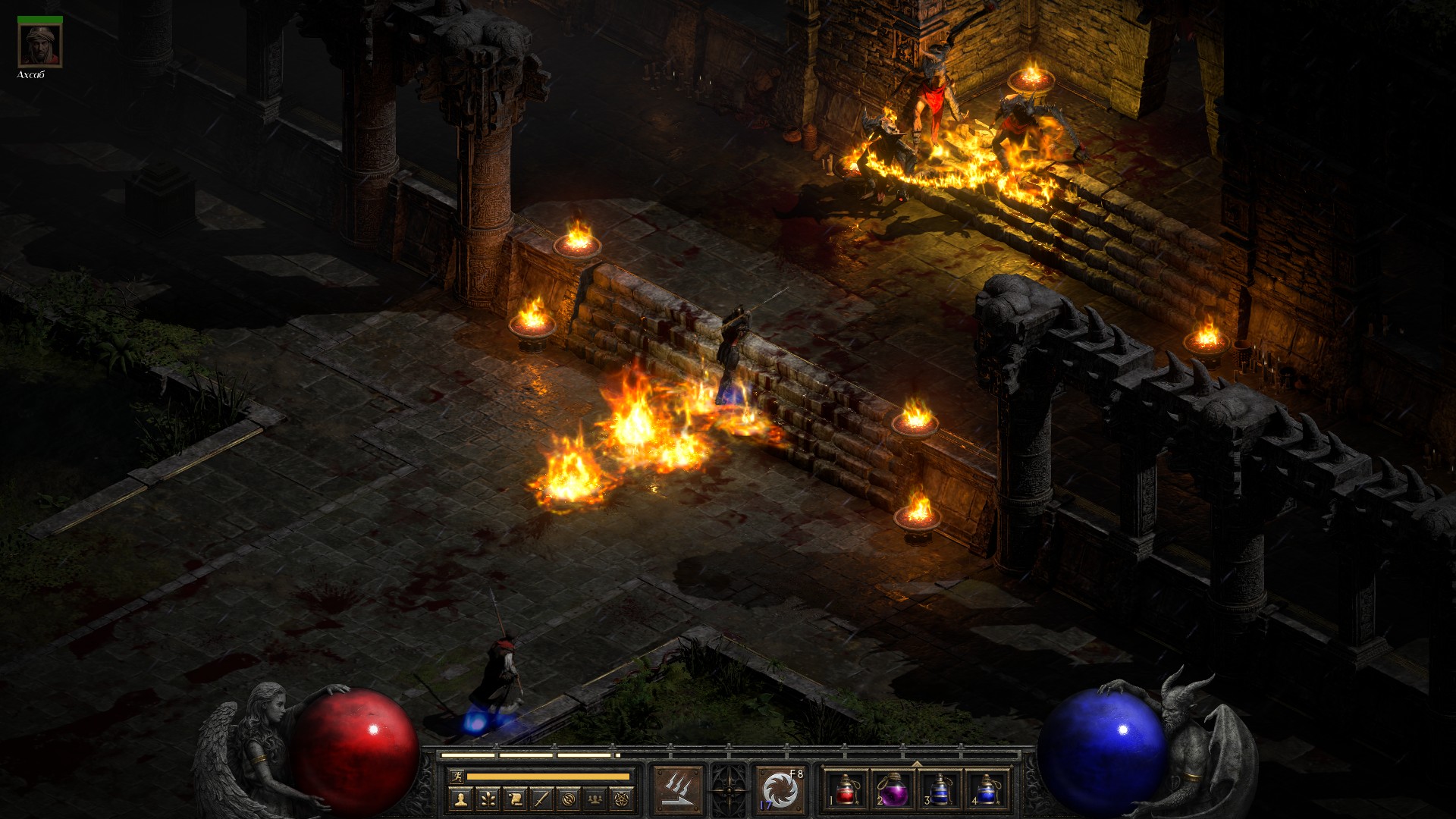Open the party icon with three figures
The image size is (1456, 819).
coord(597,799)
